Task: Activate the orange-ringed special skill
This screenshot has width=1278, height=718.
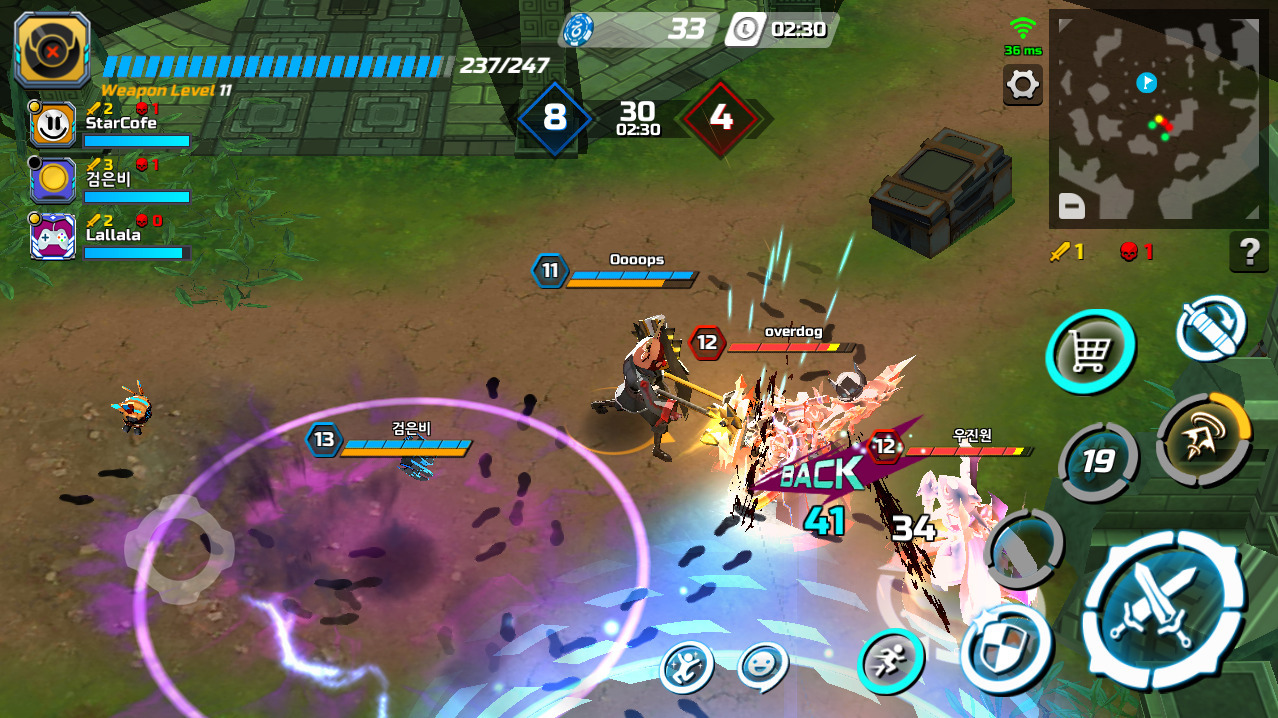Action: [1203, 440]
